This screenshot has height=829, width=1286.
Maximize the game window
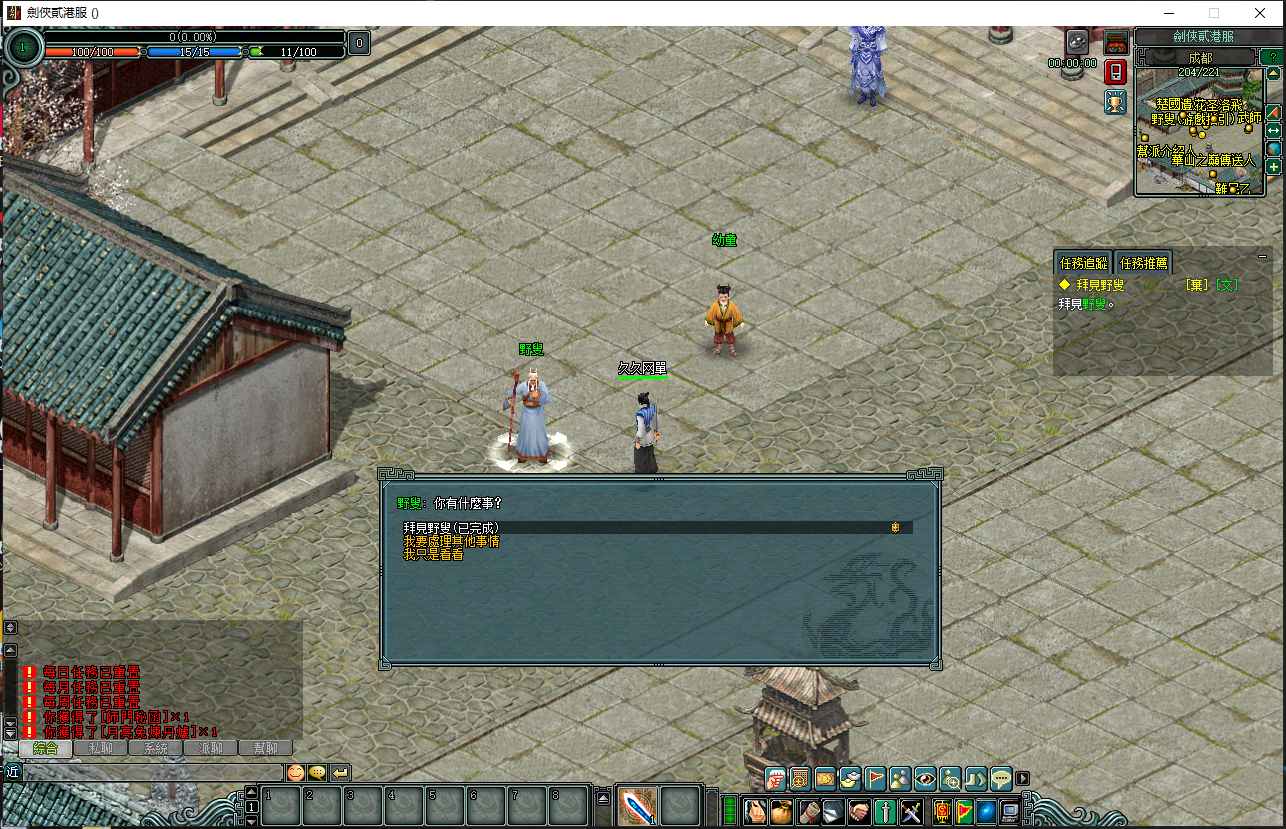[1214, 13]
